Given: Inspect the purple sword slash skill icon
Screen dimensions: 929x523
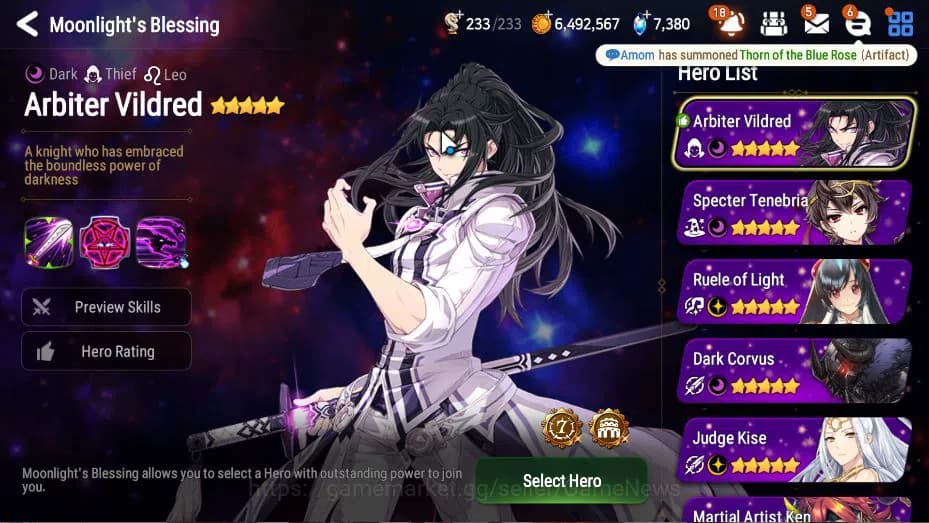Looking at the screenshot, I should (x=48, y=242).
